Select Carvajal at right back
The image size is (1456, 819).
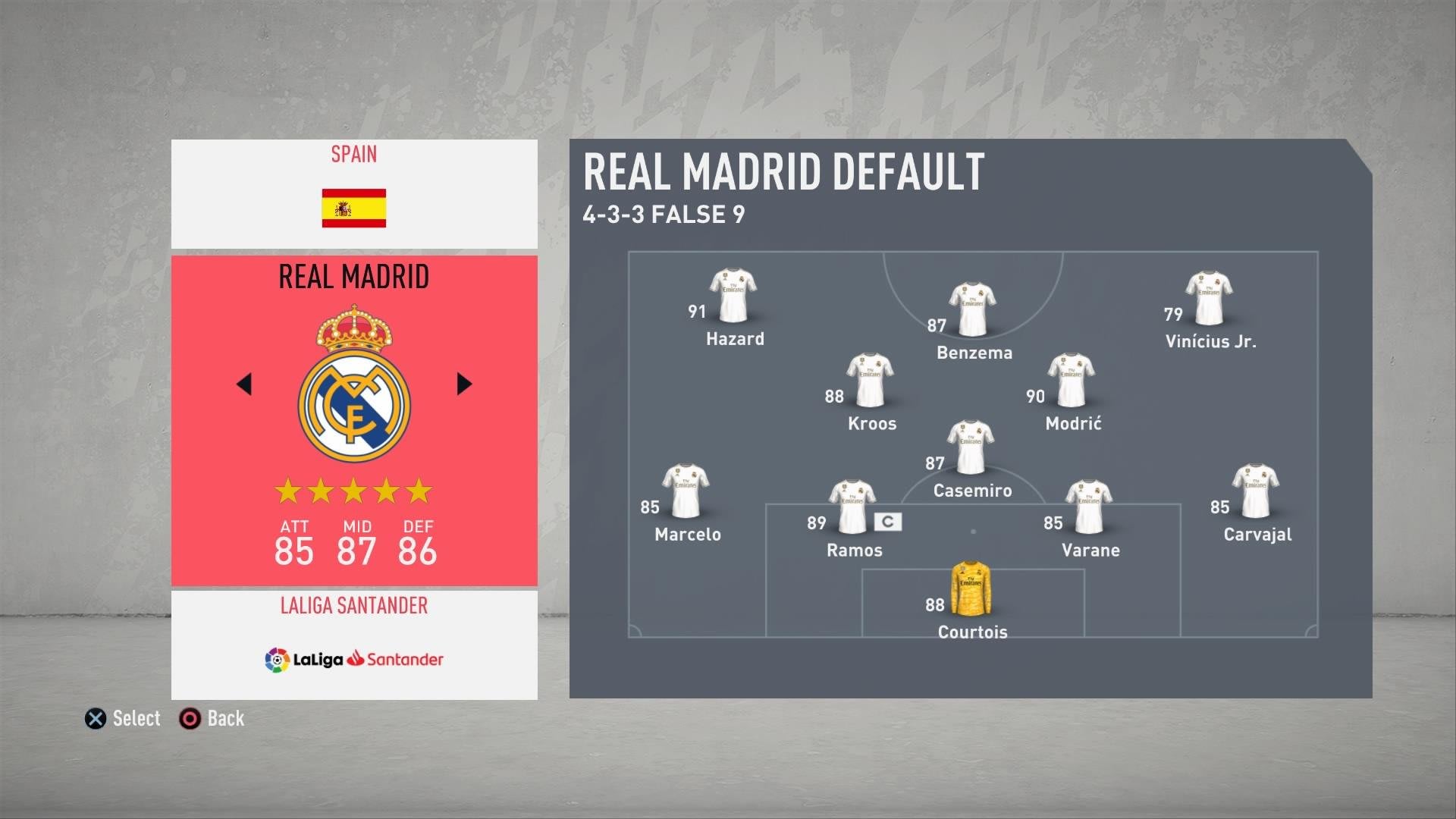pos(1256,491)
